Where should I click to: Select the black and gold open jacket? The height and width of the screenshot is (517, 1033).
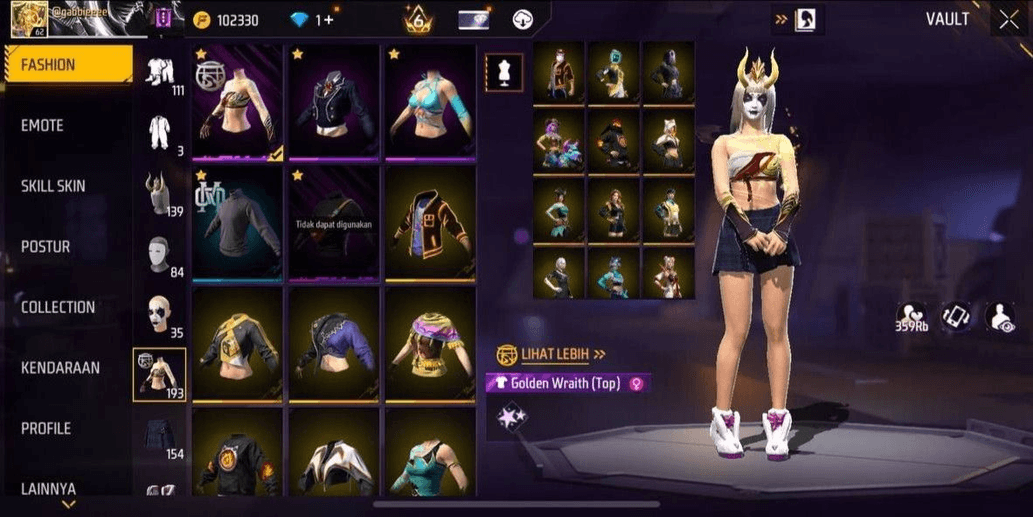431,222
